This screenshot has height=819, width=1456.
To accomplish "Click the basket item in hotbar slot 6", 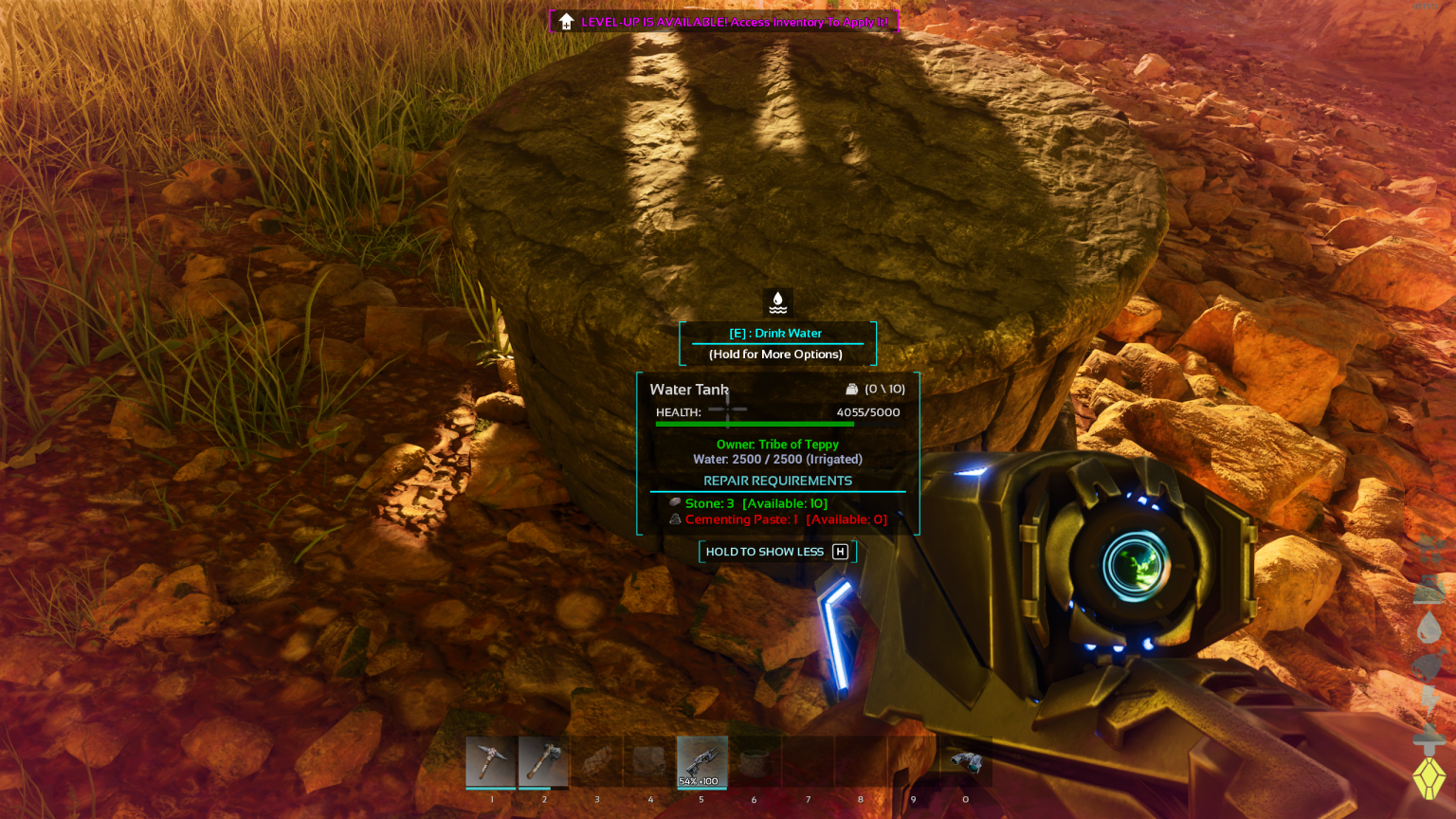I will pyautogui.click(x=755, y=762).
